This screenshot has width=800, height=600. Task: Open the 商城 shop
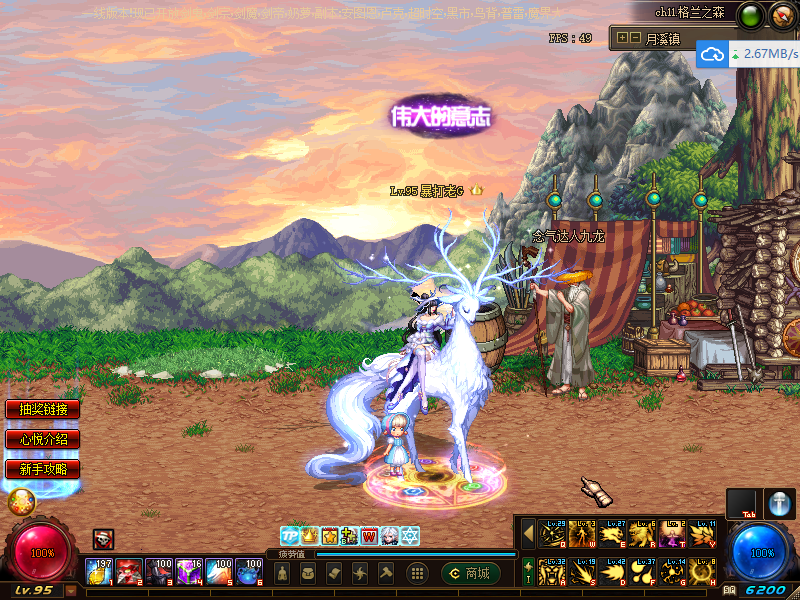point(471,573)
